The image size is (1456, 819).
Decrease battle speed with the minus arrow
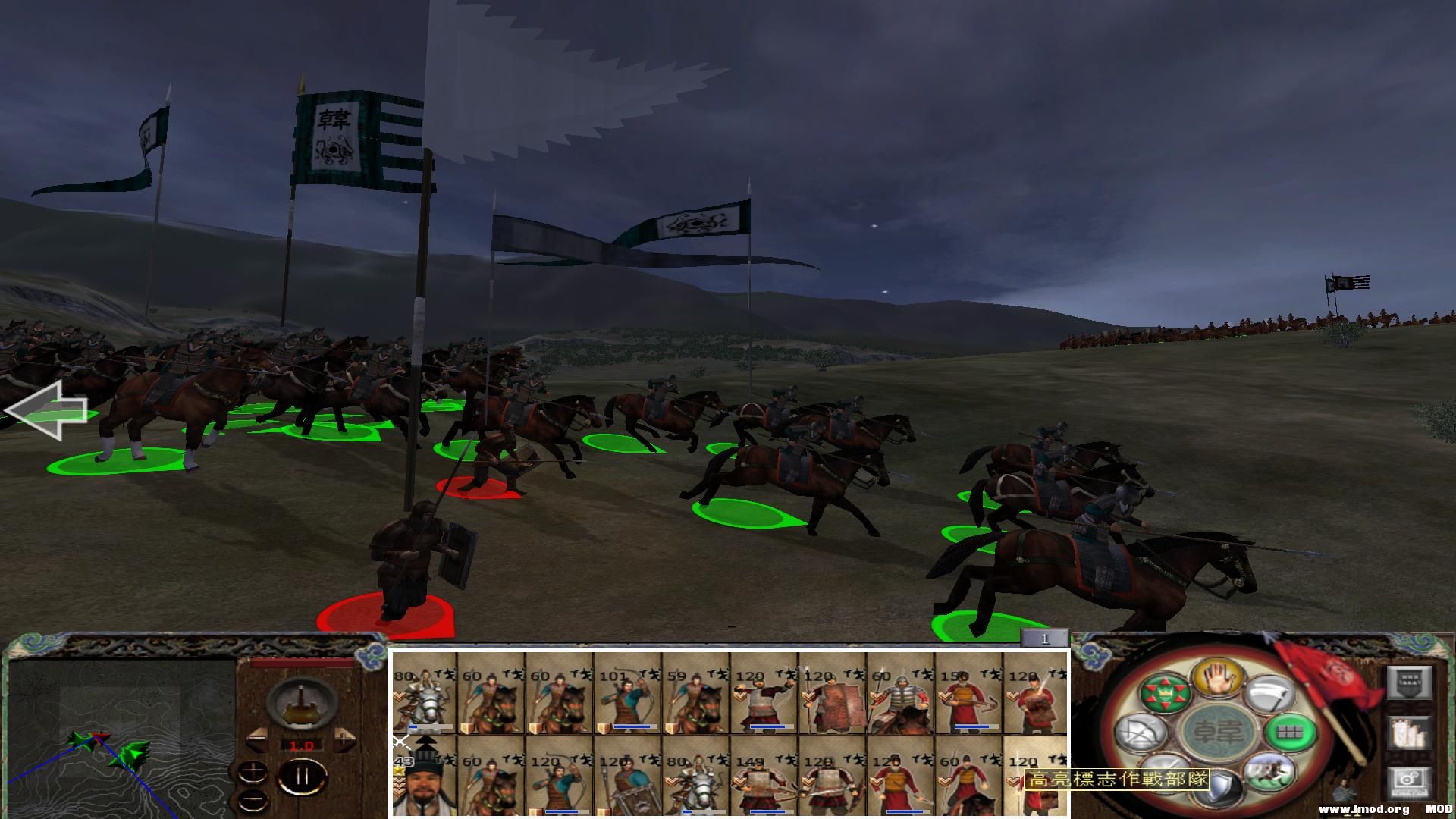pyautogui.click(x=258, y=739)
